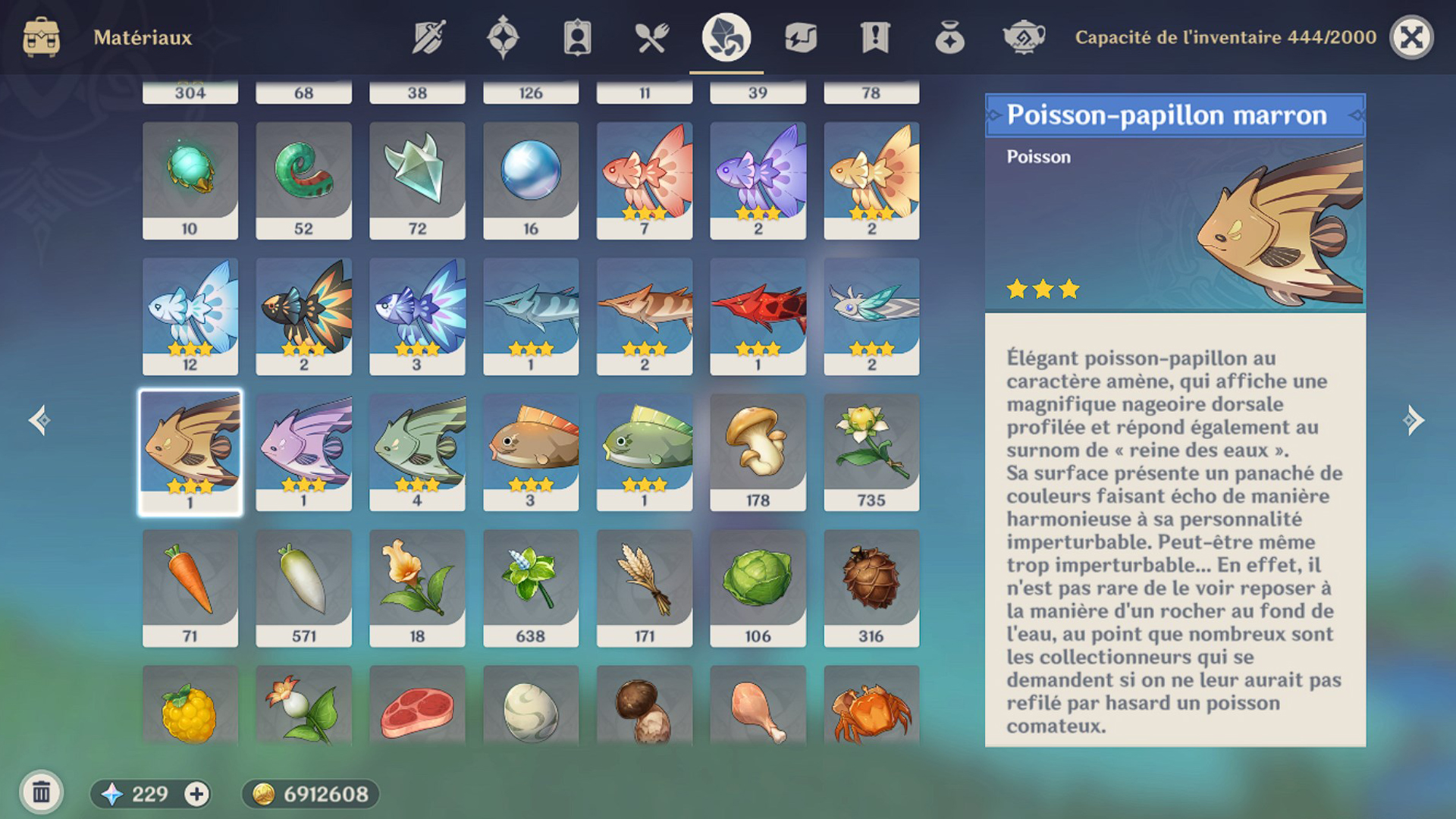1456x819 pixels.
Task: Select the pinecone stack of 316
Action: 871,588
